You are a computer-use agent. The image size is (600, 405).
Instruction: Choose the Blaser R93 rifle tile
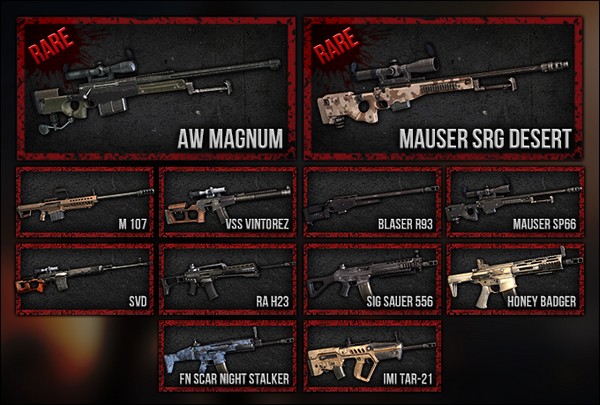click(x=372, y=202)
